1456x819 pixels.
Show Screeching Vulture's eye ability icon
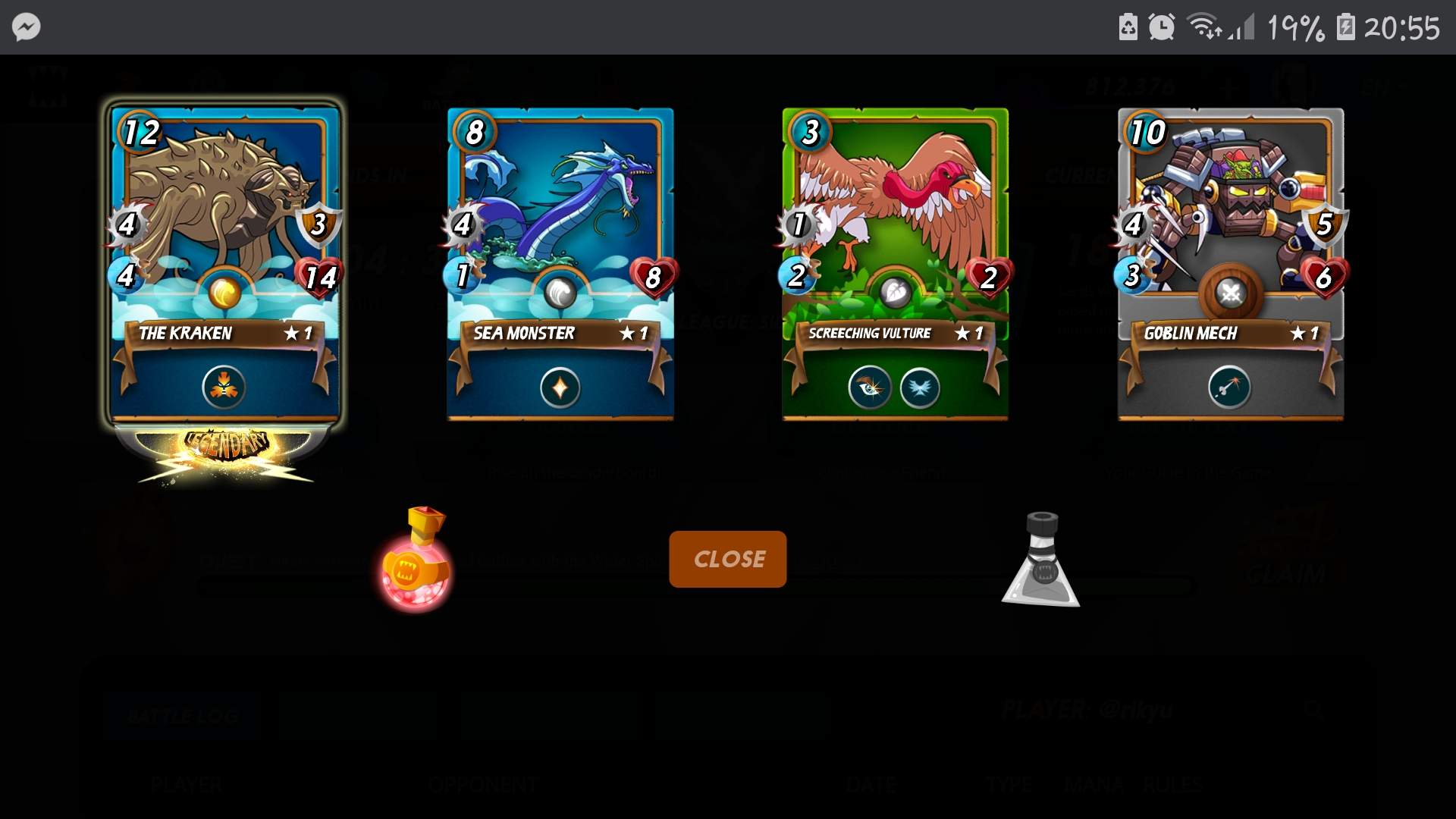tap(869, 388)
